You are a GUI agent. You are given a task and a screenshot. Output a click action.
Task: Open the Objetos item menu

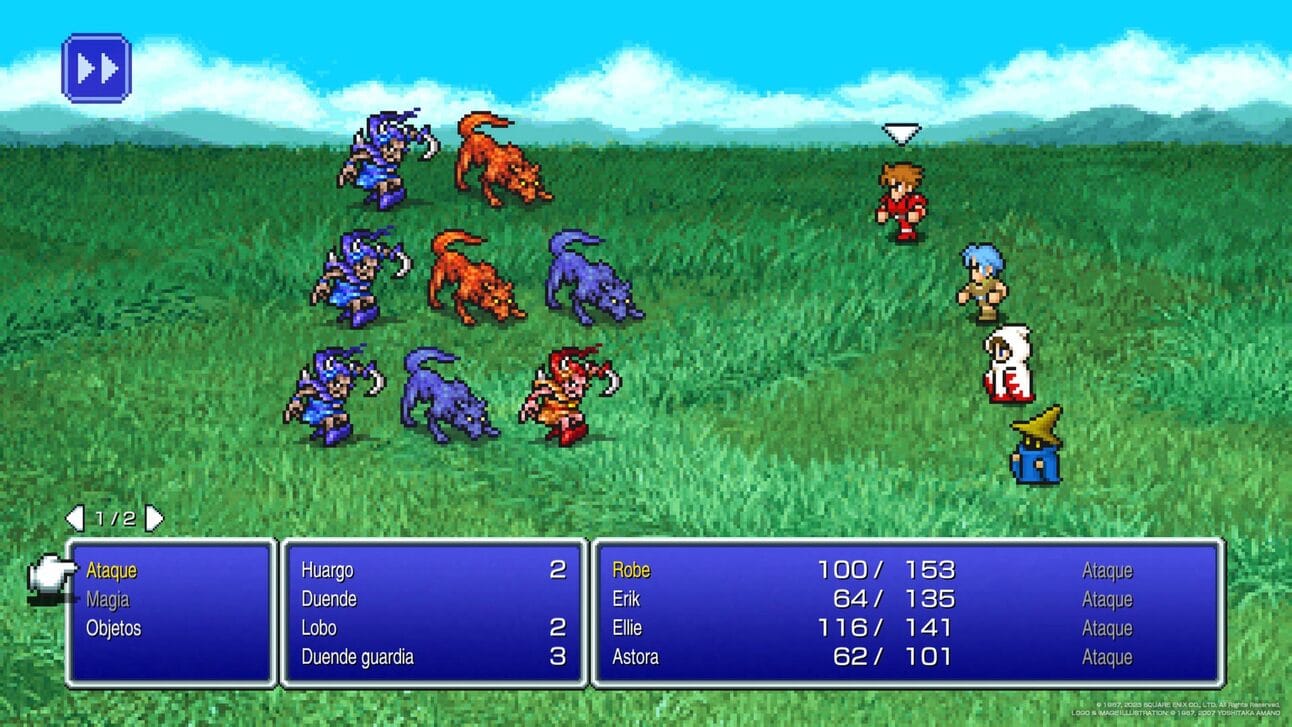113,628
